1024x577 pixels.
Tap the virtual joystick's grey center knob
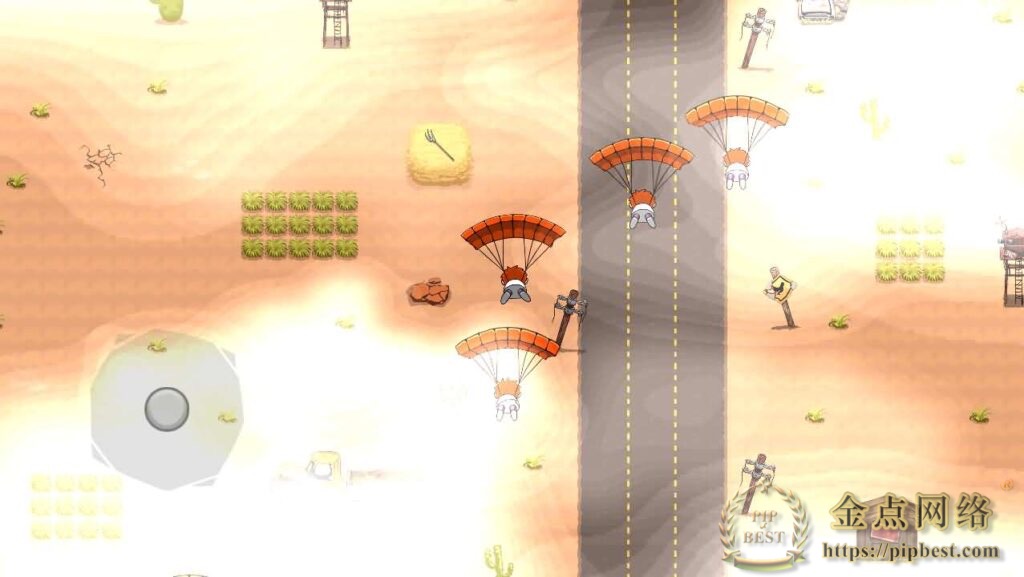point(167,408)
